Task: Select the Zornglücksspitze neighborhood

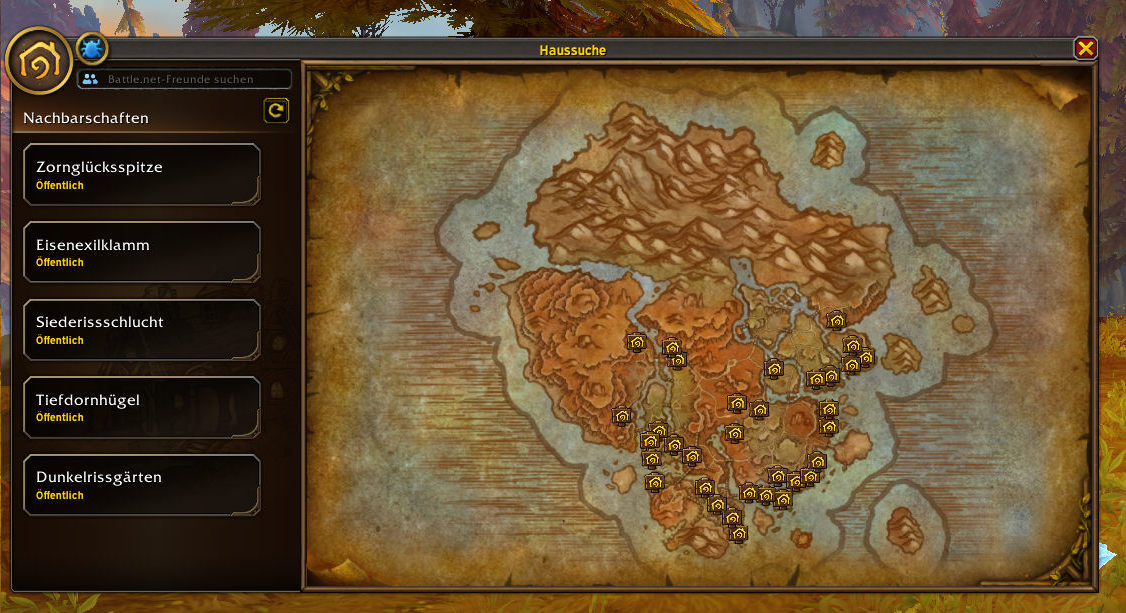Action: pos(141,175)
